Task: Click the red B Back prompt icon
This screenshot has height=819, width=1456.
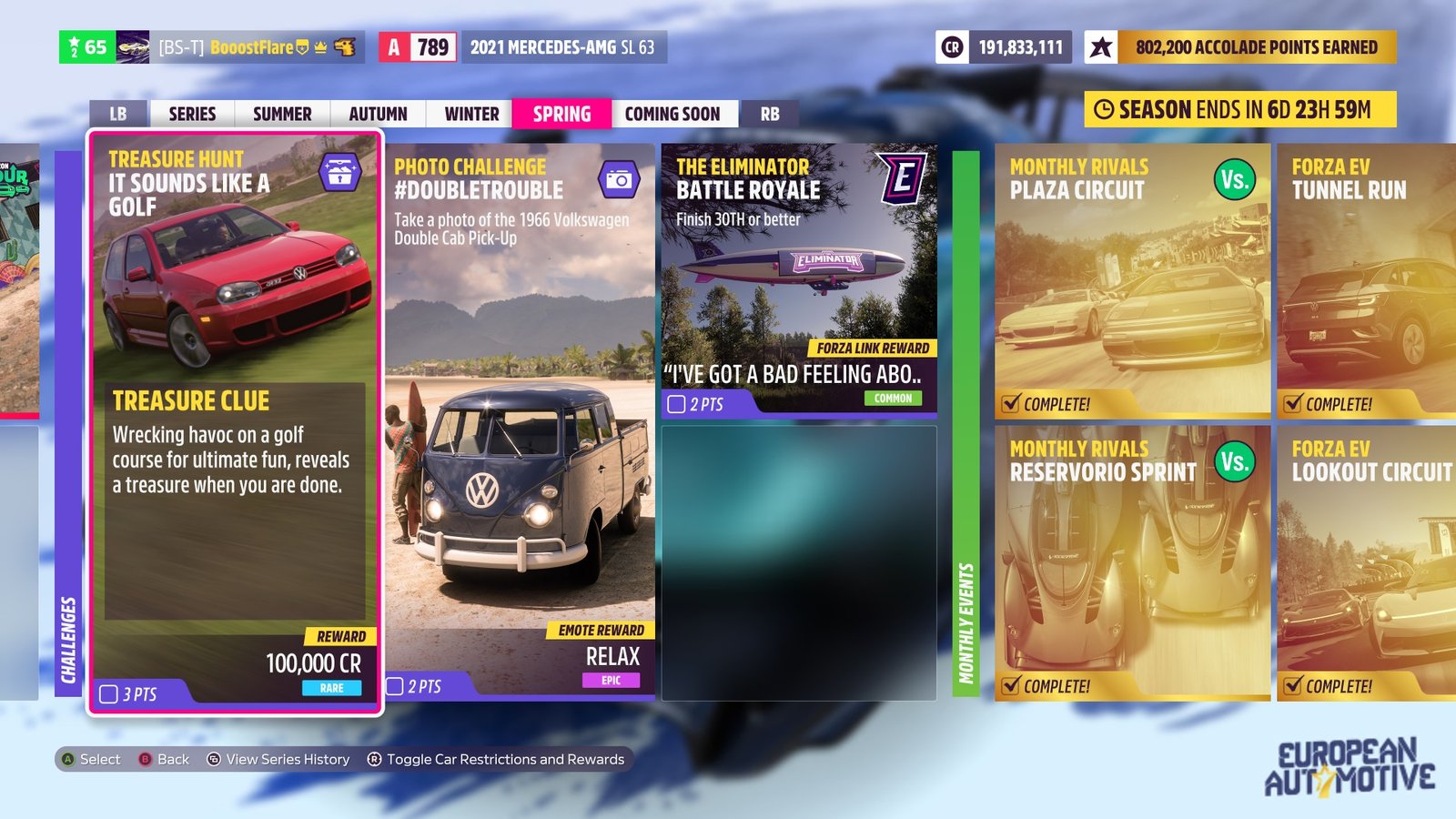Action: [144, 759]
